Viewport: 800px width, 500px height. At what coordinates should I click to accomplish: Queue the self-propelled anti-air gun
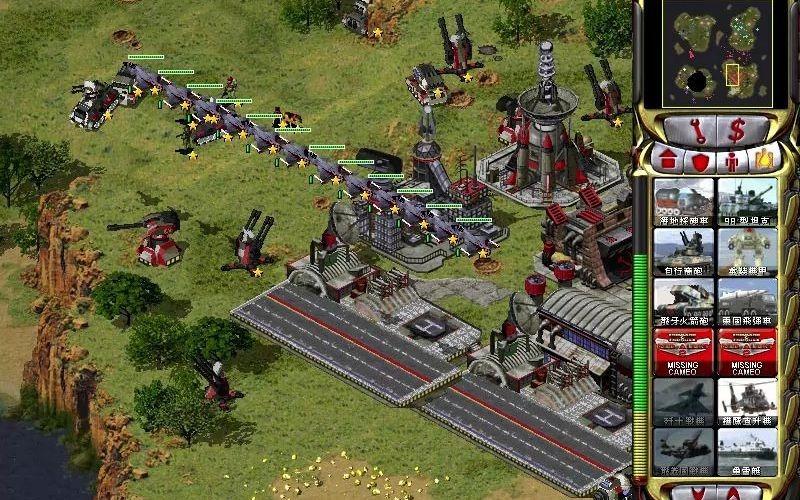click(x=683, y=251)
